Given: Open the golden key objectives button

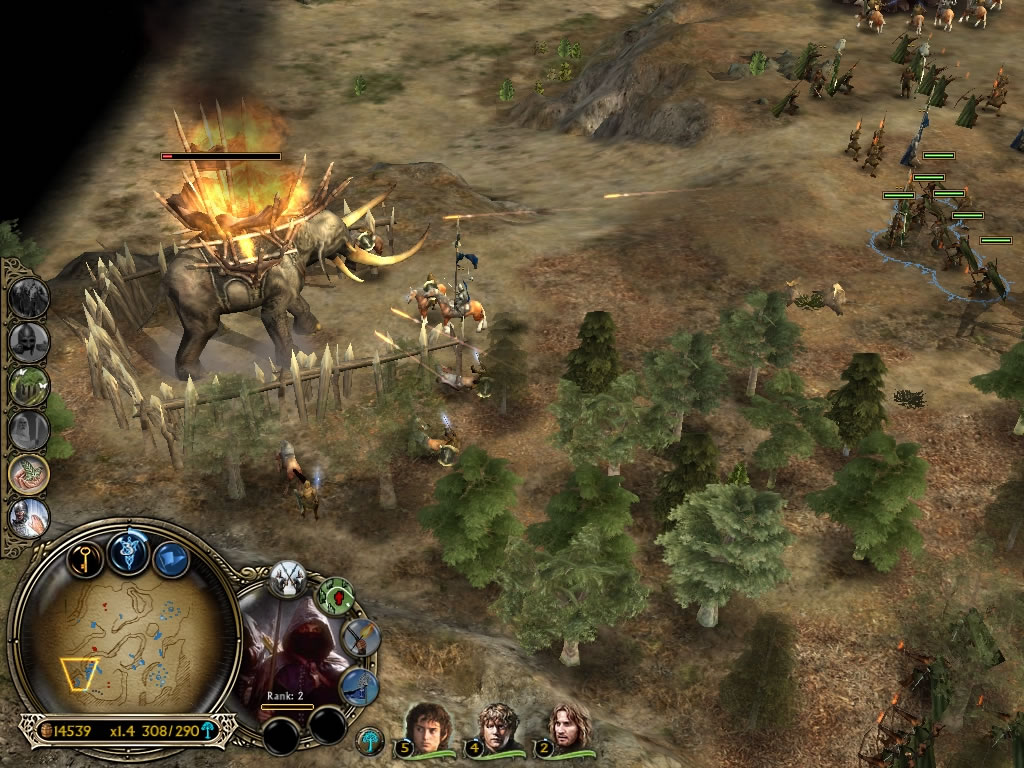Looking at the screenshot, I should tap(86, 558).
